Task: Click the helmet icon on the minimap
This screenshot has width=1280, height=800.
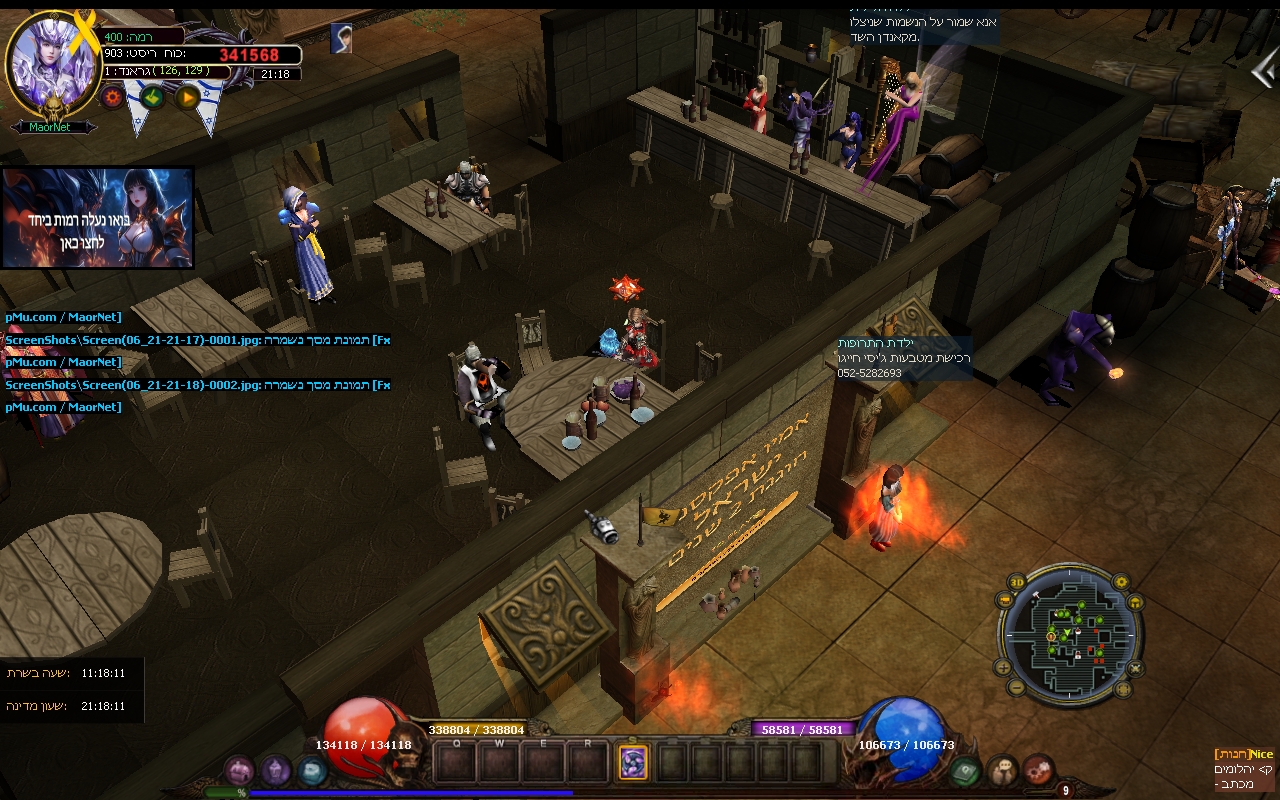Action: point(1134,602)
